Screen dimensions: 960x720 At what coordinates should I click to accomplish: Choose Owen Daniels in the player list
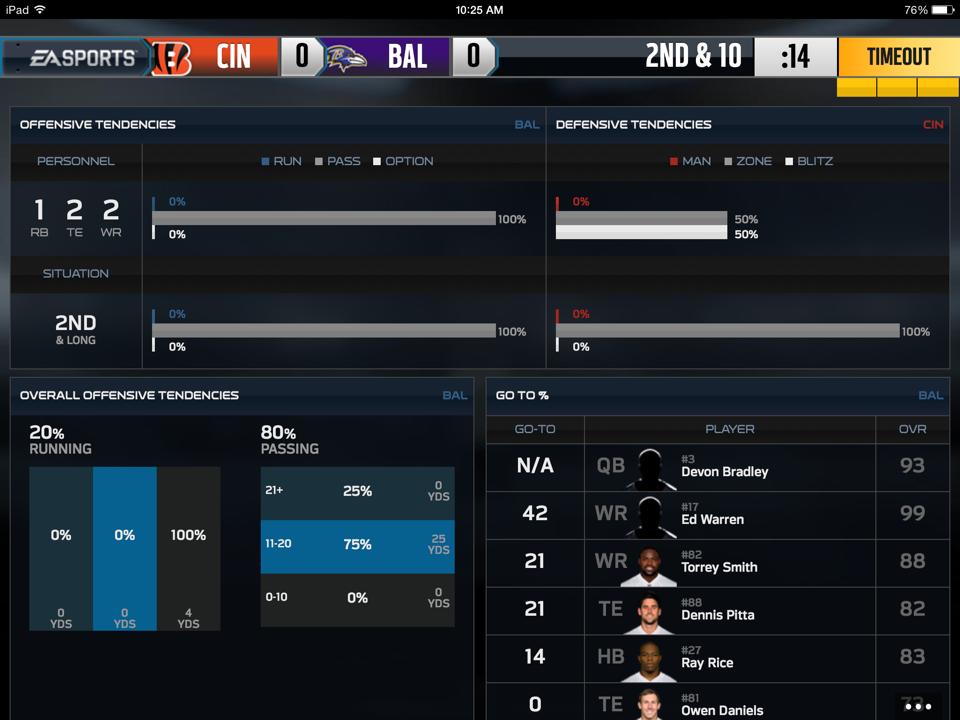pos(717,703)
